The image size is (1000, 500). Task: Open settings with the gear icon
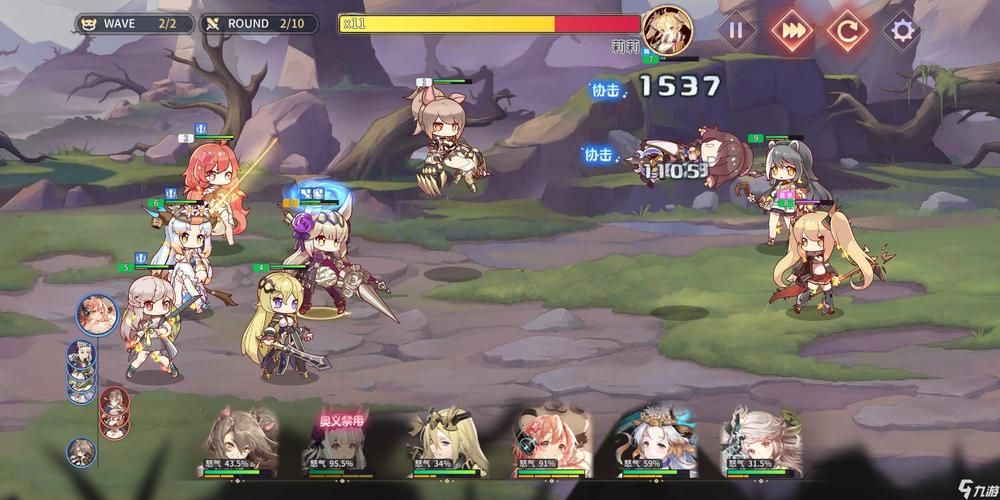(x=903, y=29)
